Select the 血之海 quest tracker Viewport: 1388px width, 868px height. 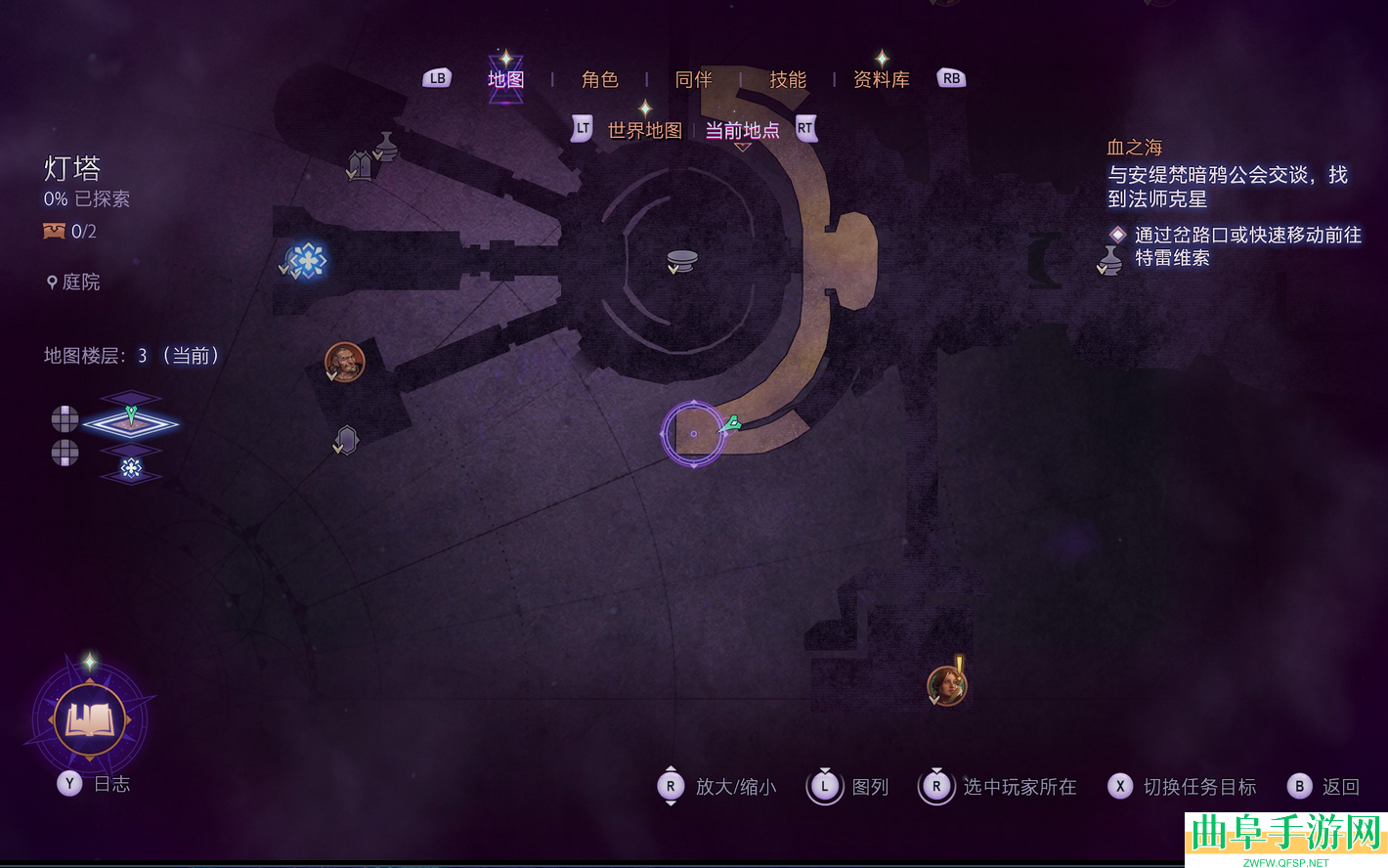(x=1134, y=148)
